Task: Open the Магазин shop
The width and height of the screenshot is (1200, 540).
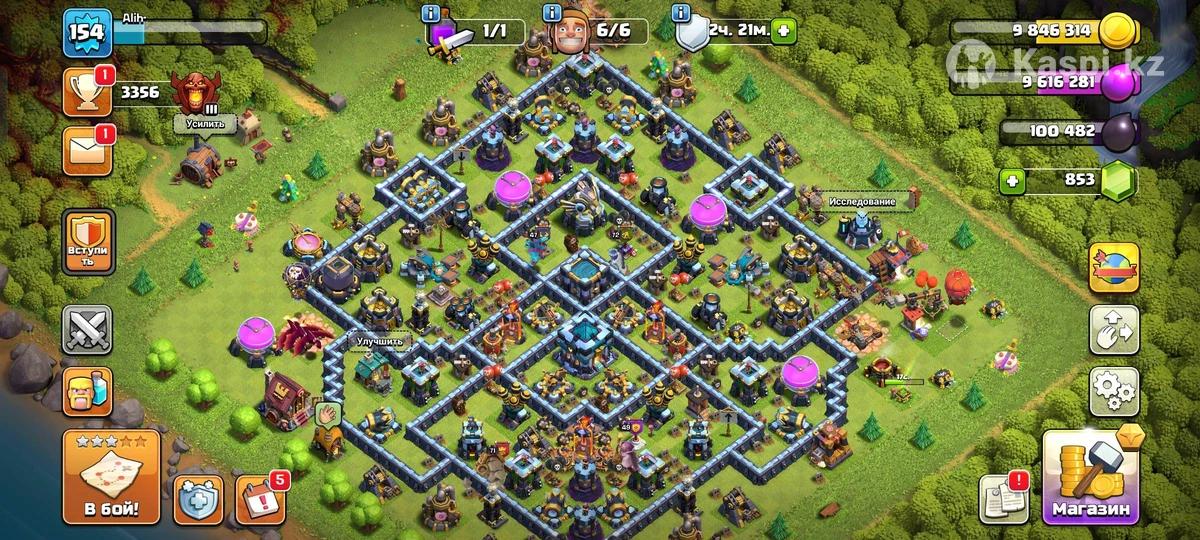Action: point(1091,478)
